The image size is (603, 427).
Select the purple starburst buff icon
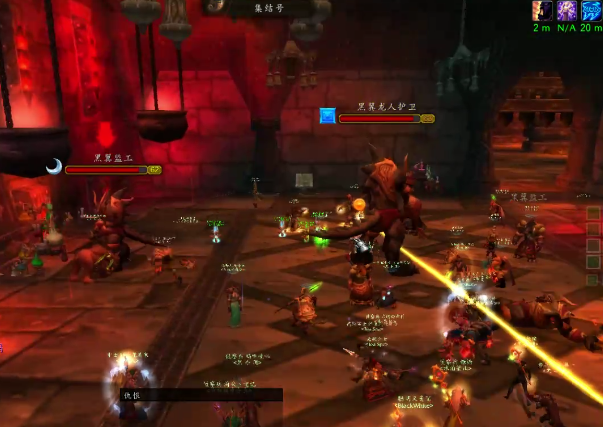tap(567, 11)
